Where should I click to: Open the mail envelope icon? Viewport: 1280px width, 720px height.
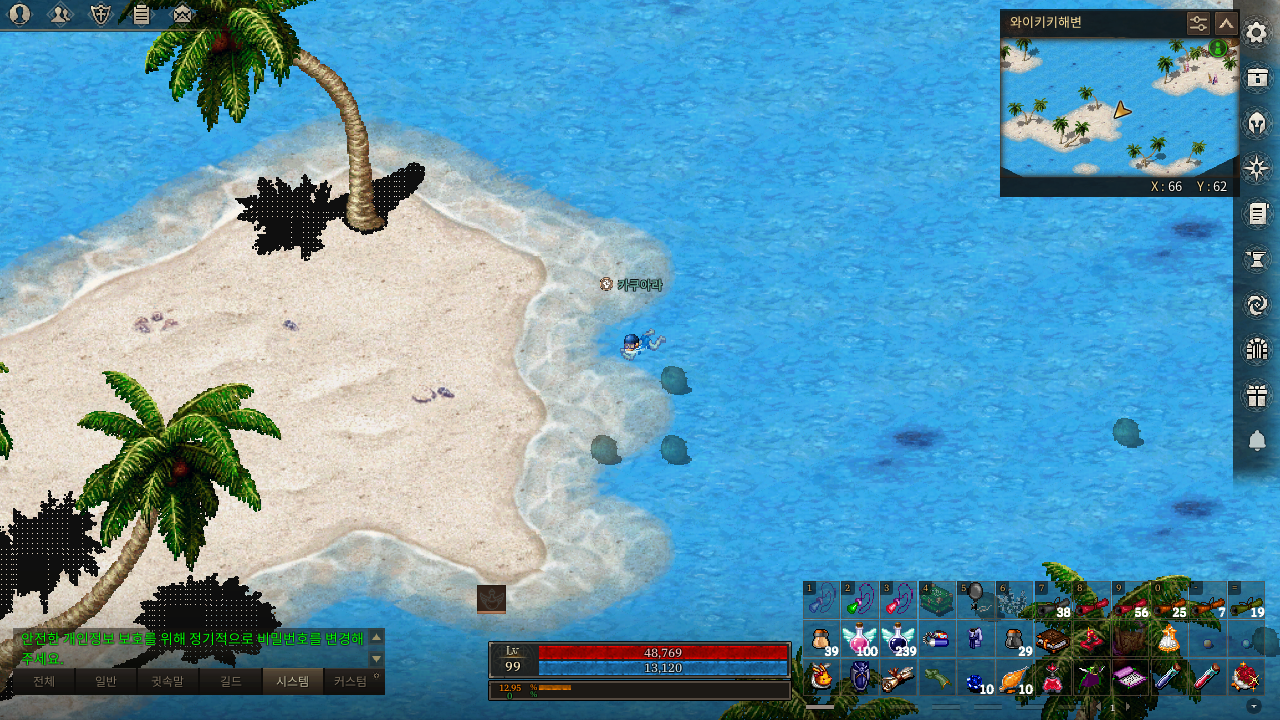pos(182,14)
